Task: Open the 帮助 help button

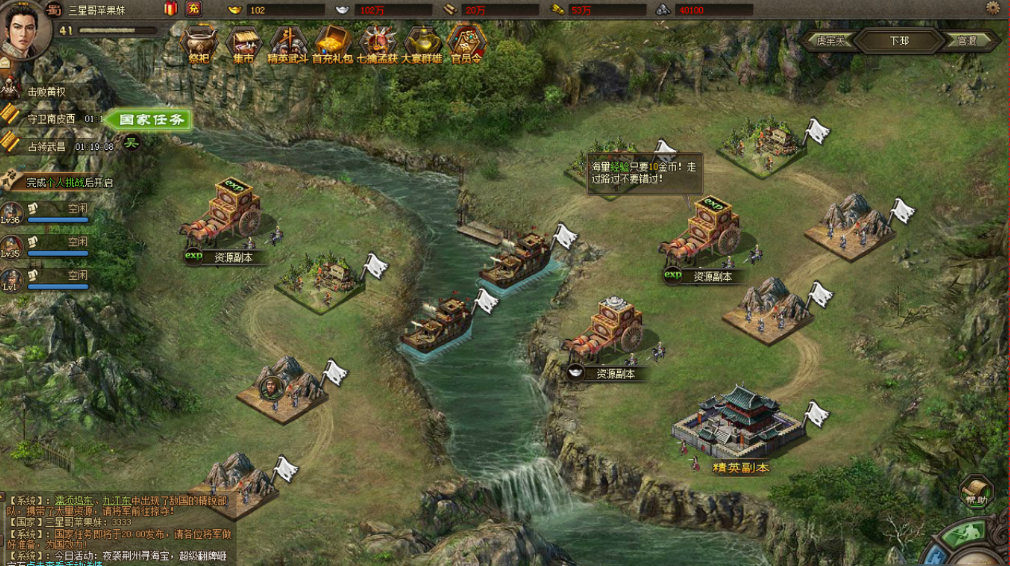Action: pos(976,491)
